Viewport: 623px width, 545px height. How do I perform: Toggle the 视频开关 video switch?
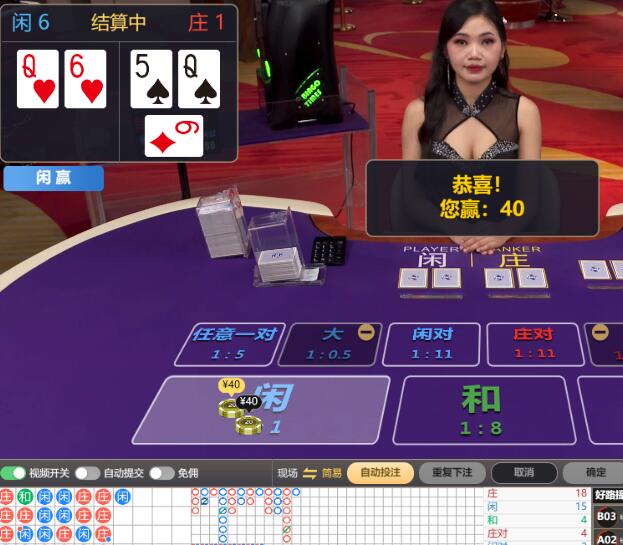tap(14, 473)
